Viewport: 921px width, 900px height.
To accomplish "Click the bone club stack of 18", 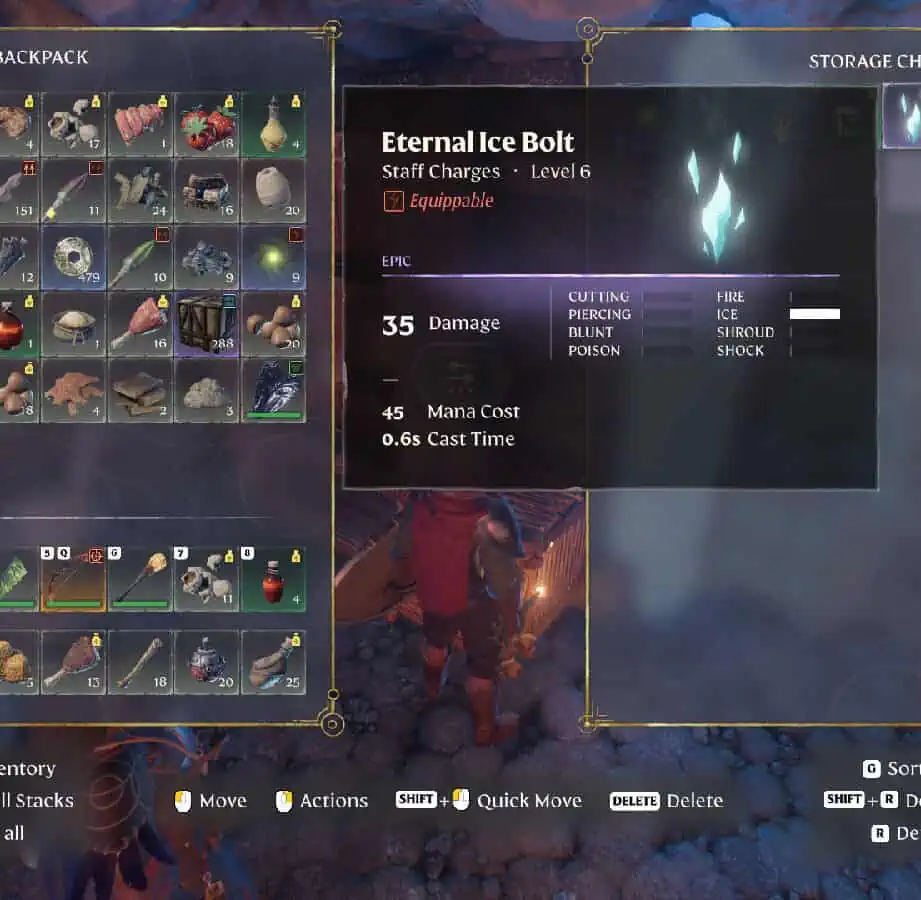I will (x=140, y=662).
